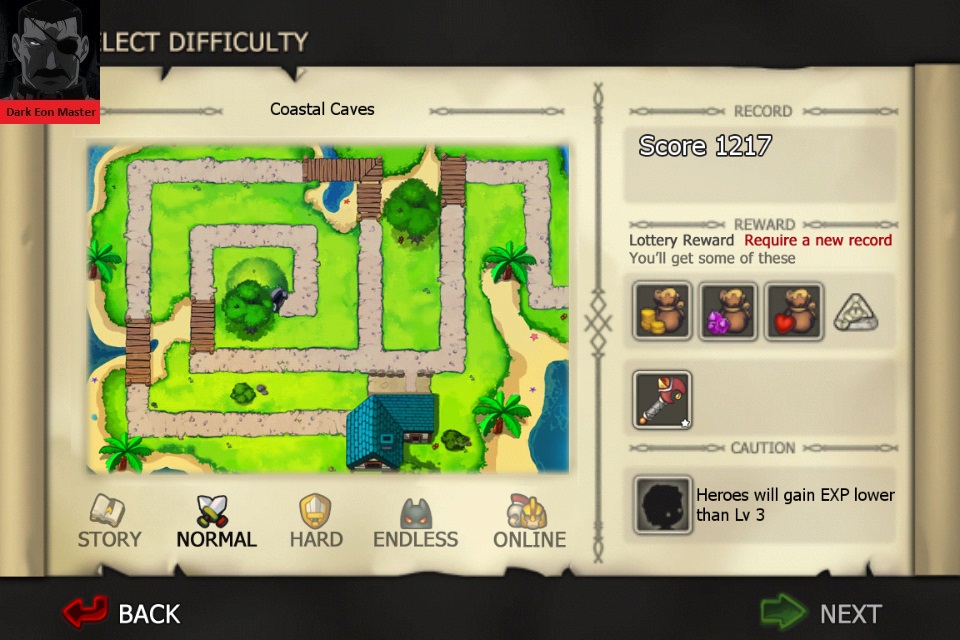Pick the ONLINE mode
The width and height of the screenshot is (960, 640).
tap(529, 522)
